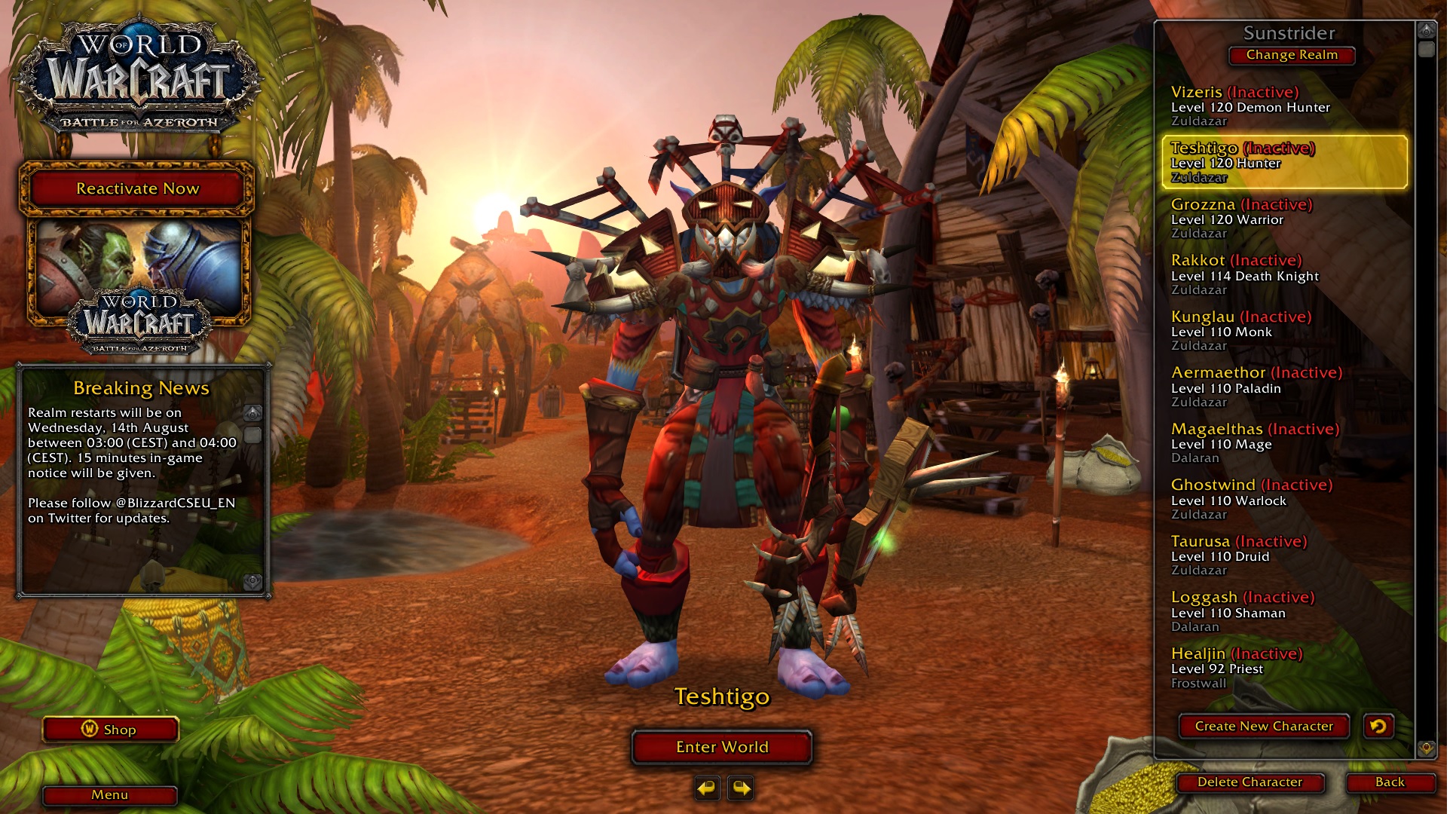Rotate character with right arrow button
This screenshot has height=814, width=1456.
(x=742, y=788)
